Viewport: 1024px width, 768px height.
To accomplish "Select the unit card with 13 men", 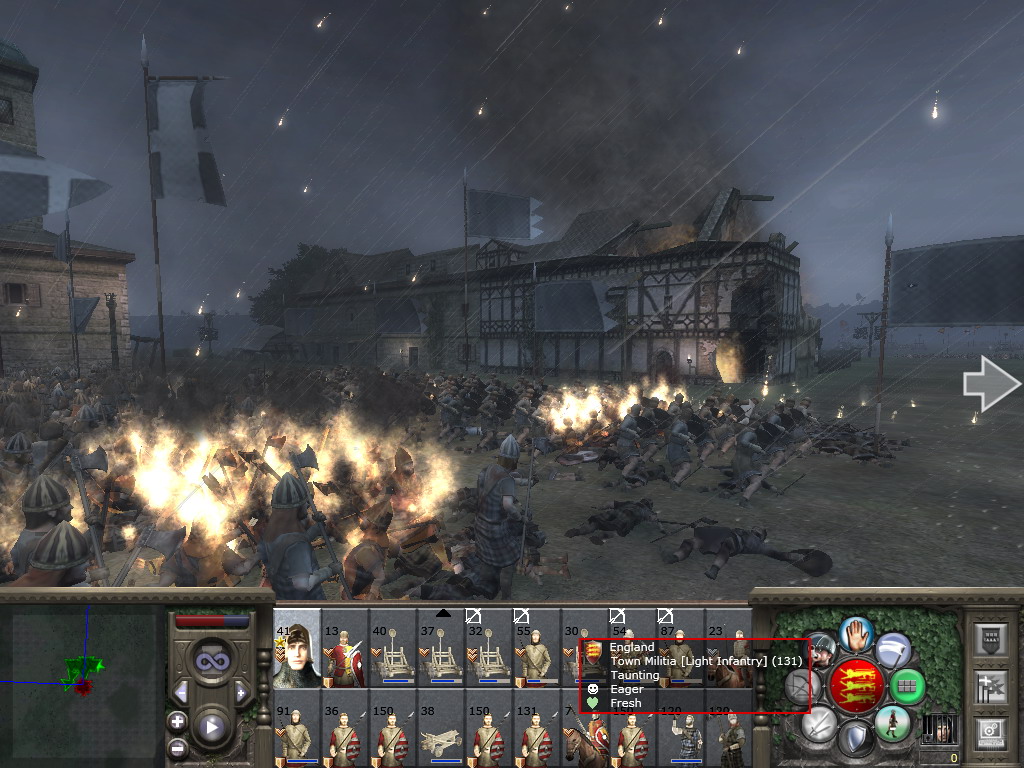I will click(x=344, y=650).
